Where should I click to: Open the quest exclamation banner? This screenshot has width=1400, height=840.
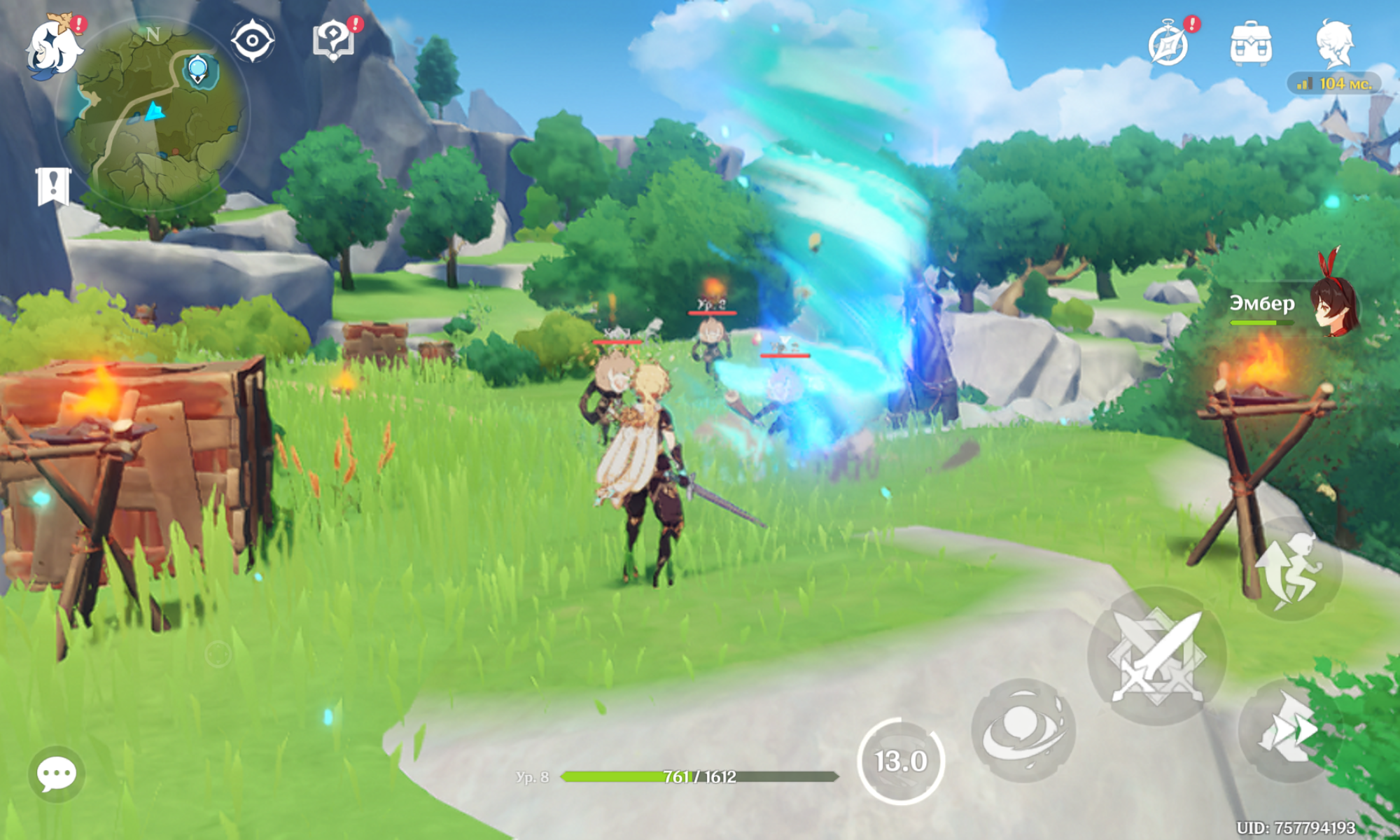coord(53,186)
